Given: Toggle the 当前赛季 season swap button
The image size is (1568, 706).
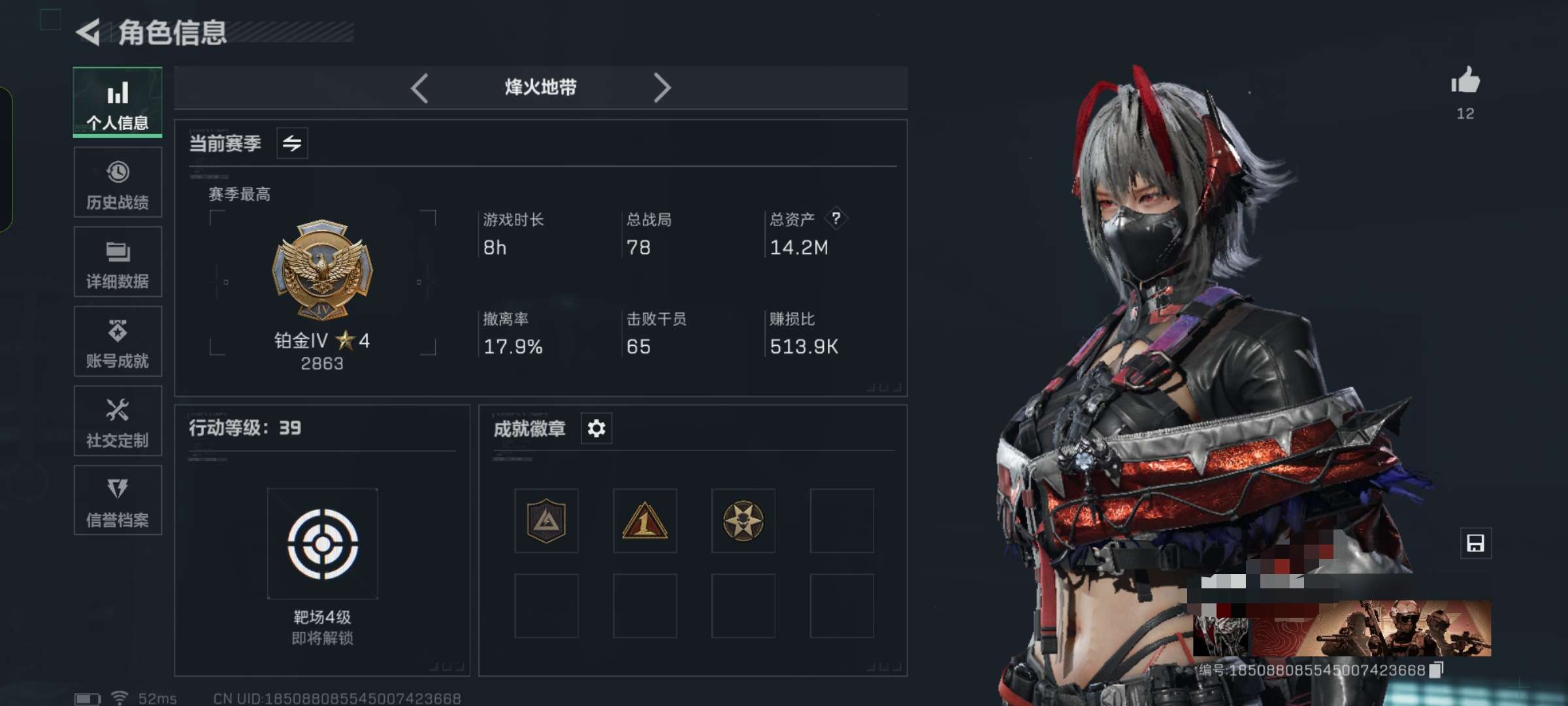Looking at the screenshot, I should point(292,143).
